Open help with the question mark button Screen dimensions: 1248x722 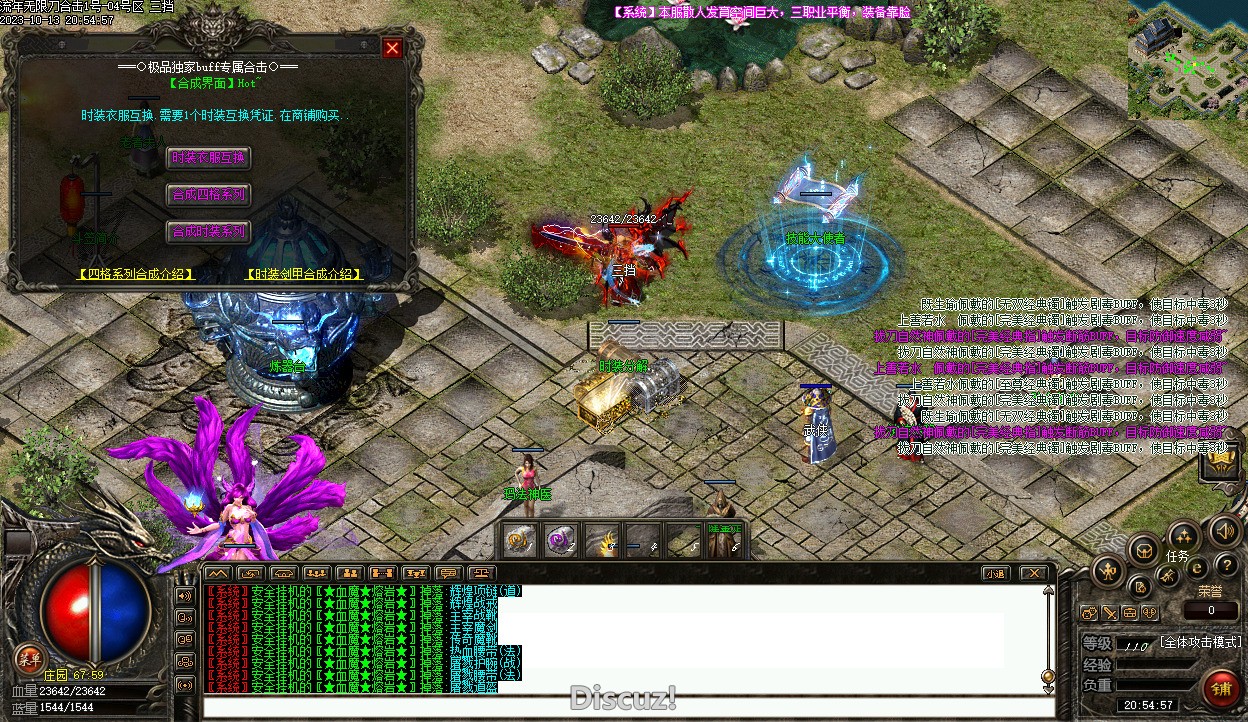1226,566
